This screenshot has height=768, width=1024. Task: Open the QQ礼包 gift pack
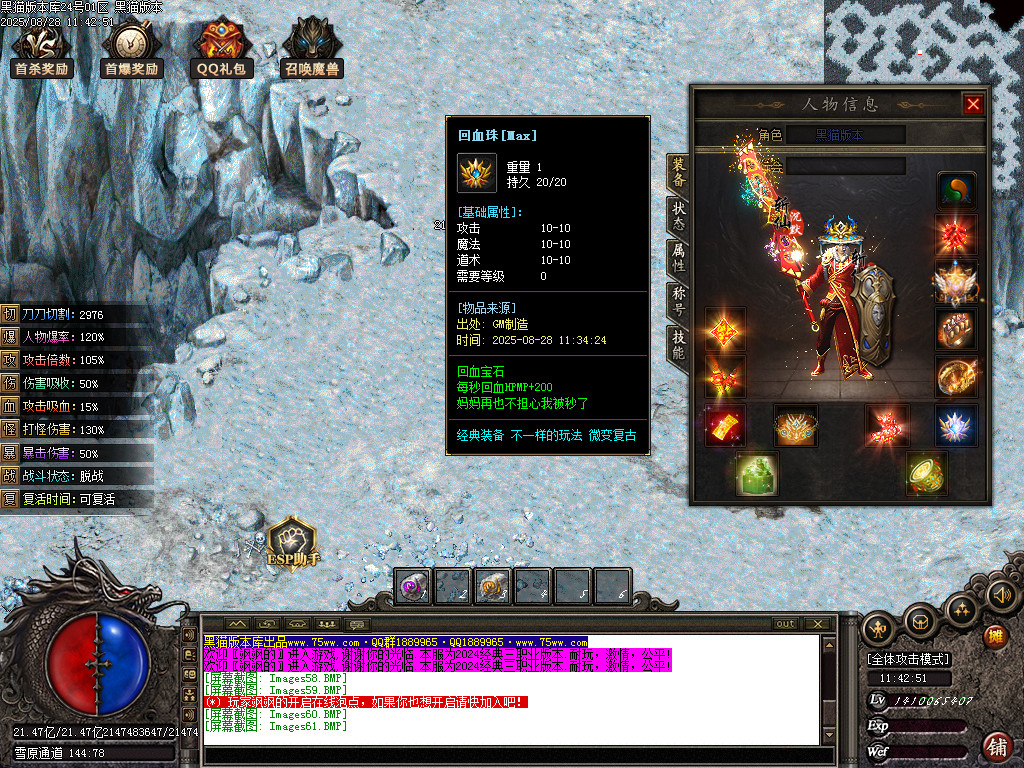tap(221, 46)
